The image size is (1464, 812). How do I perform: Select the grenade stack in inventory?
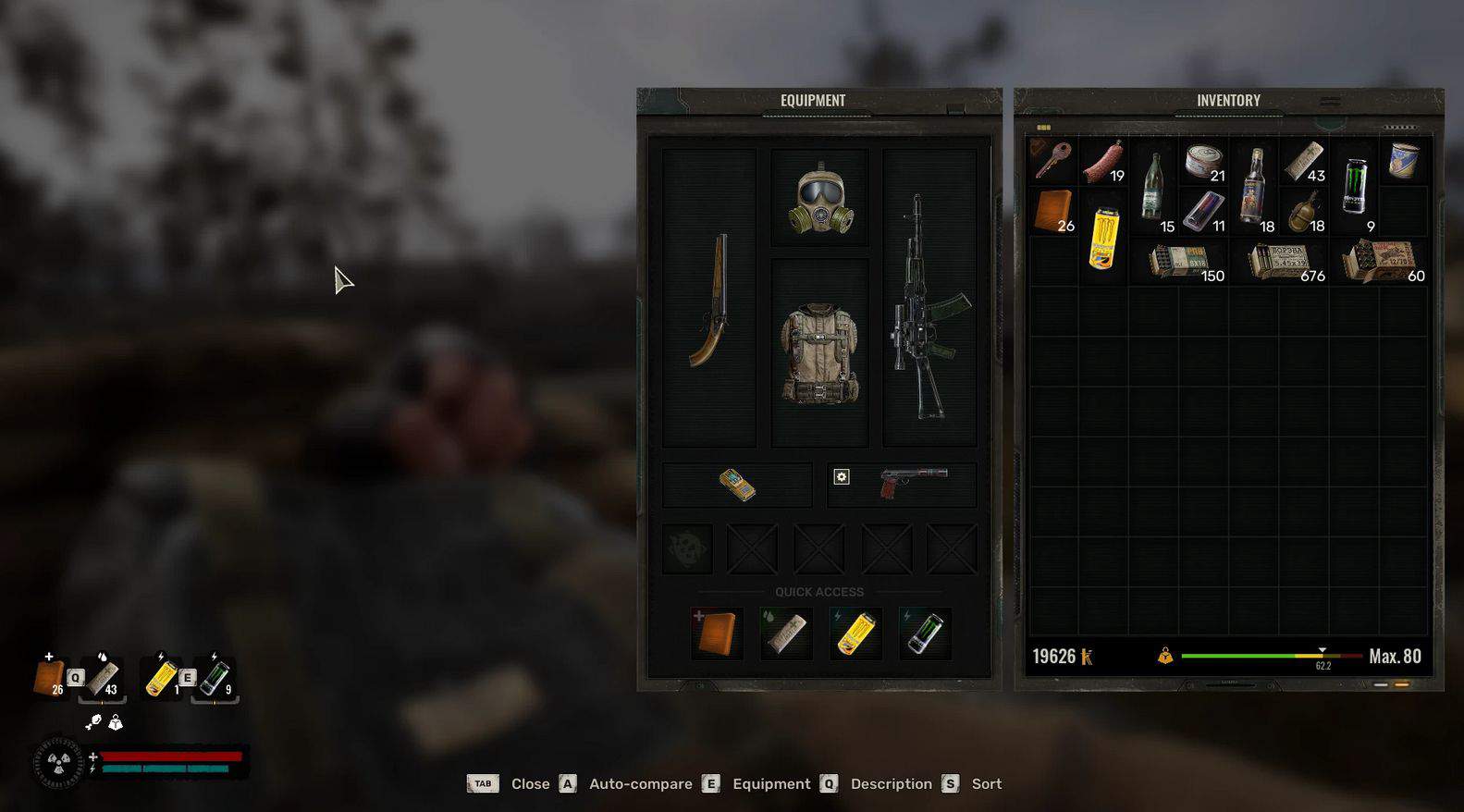[x=1304, y=212]
